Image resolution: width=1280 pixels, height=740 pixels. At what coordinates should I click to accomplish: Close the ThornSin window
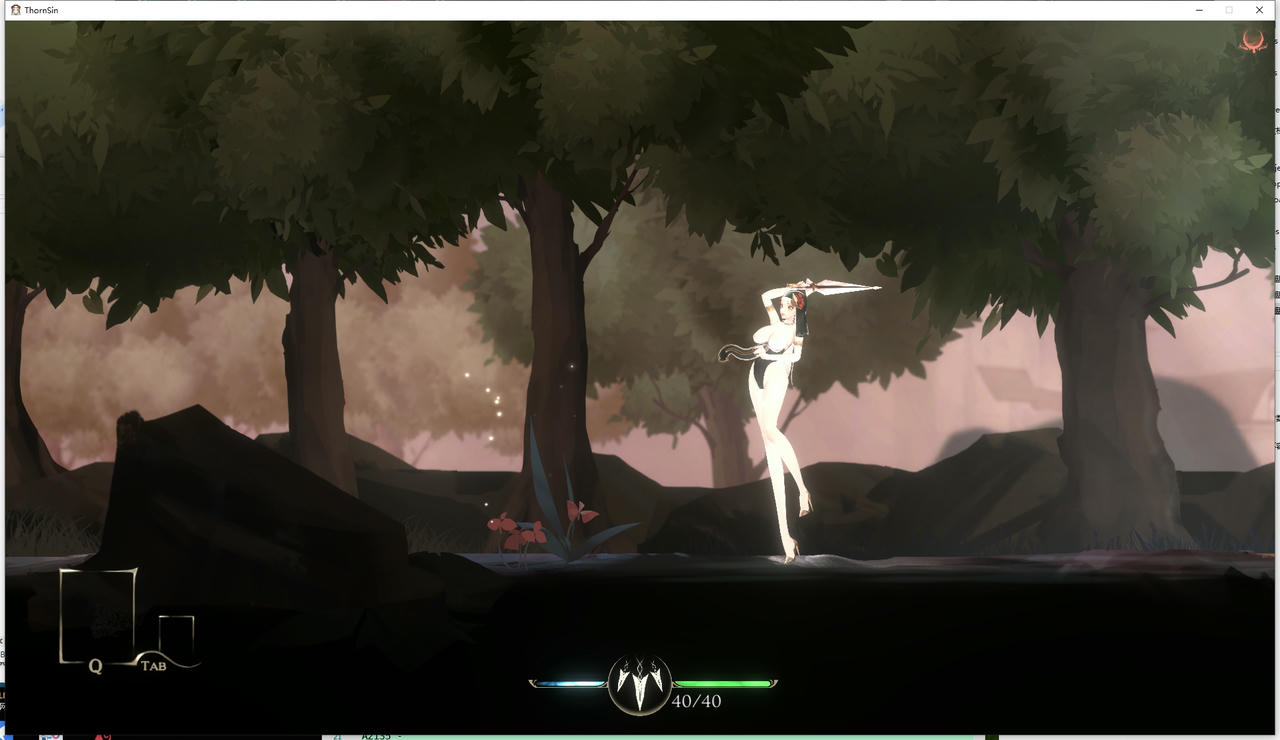point(1259,10)
